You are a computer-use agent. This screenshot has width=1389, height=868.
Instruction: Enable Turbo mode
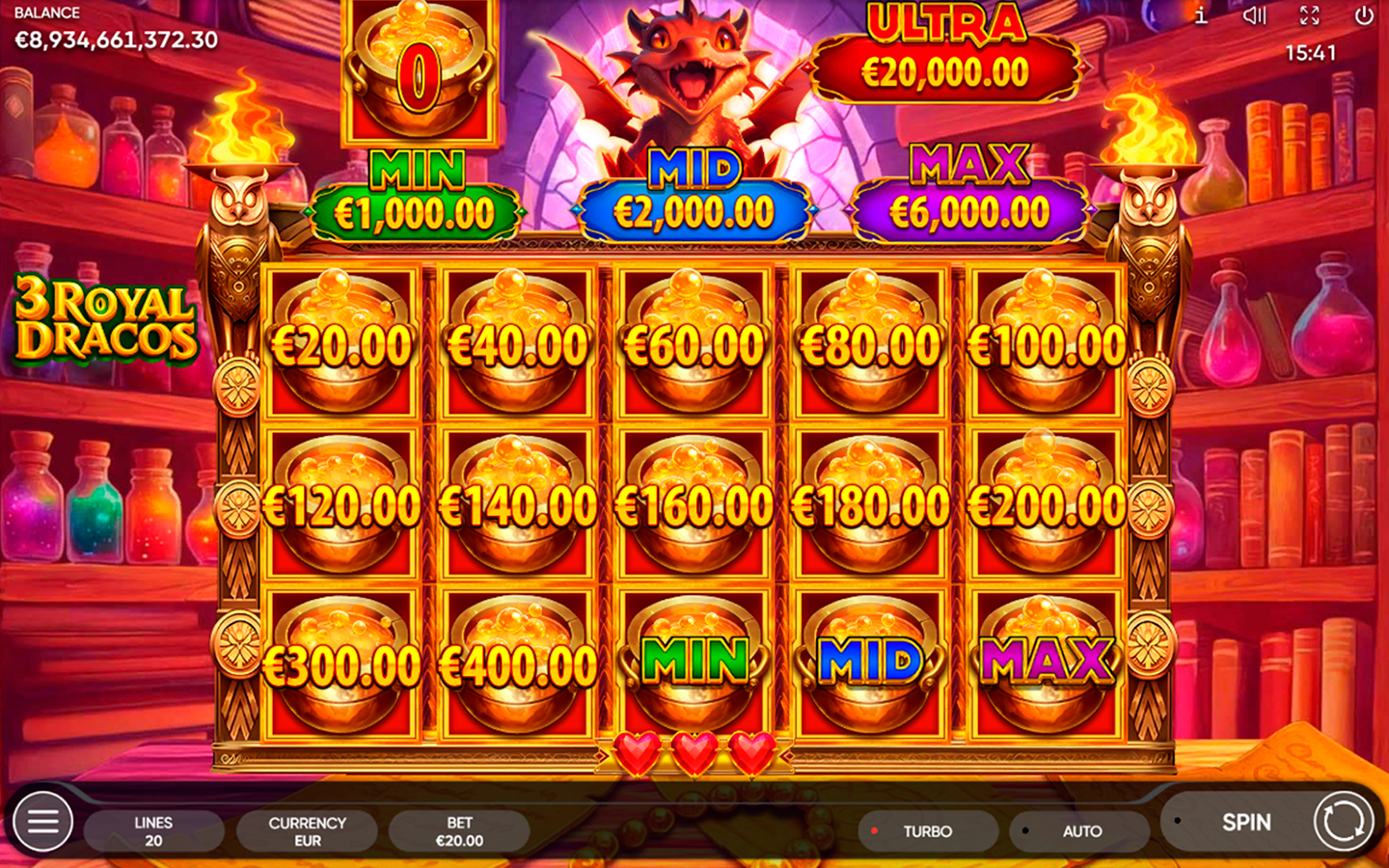pos(926,830)
